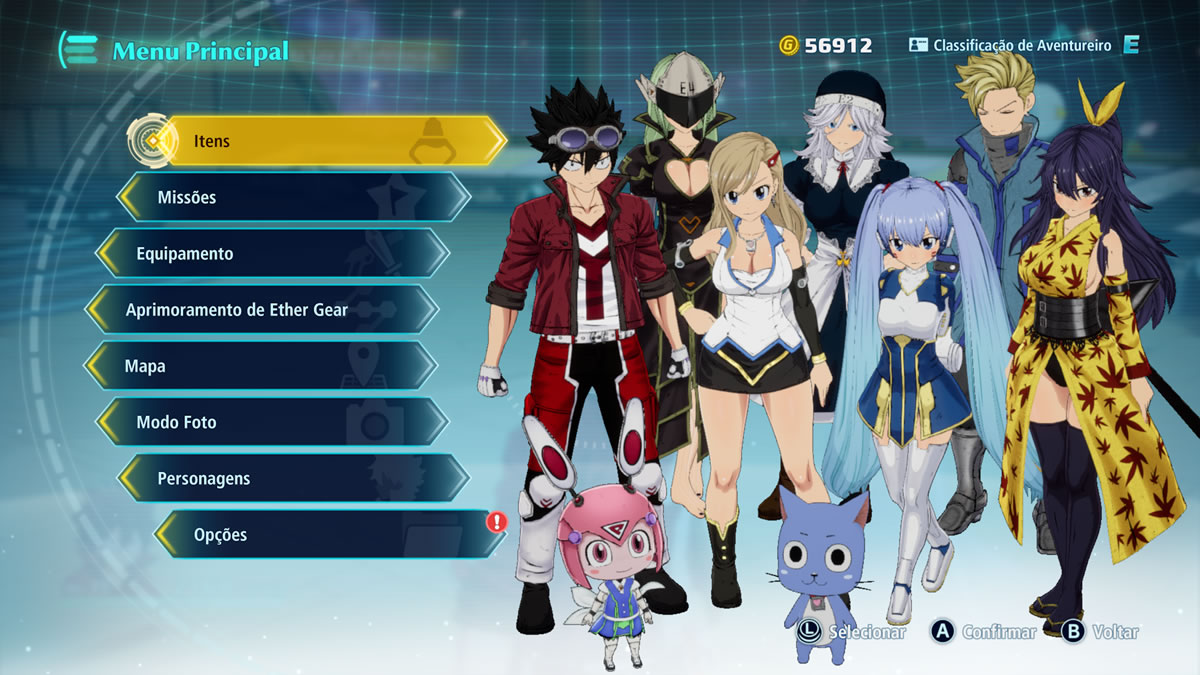Open the Mapa entry
The image size is (1200, 675).
(x=261, y=366)
